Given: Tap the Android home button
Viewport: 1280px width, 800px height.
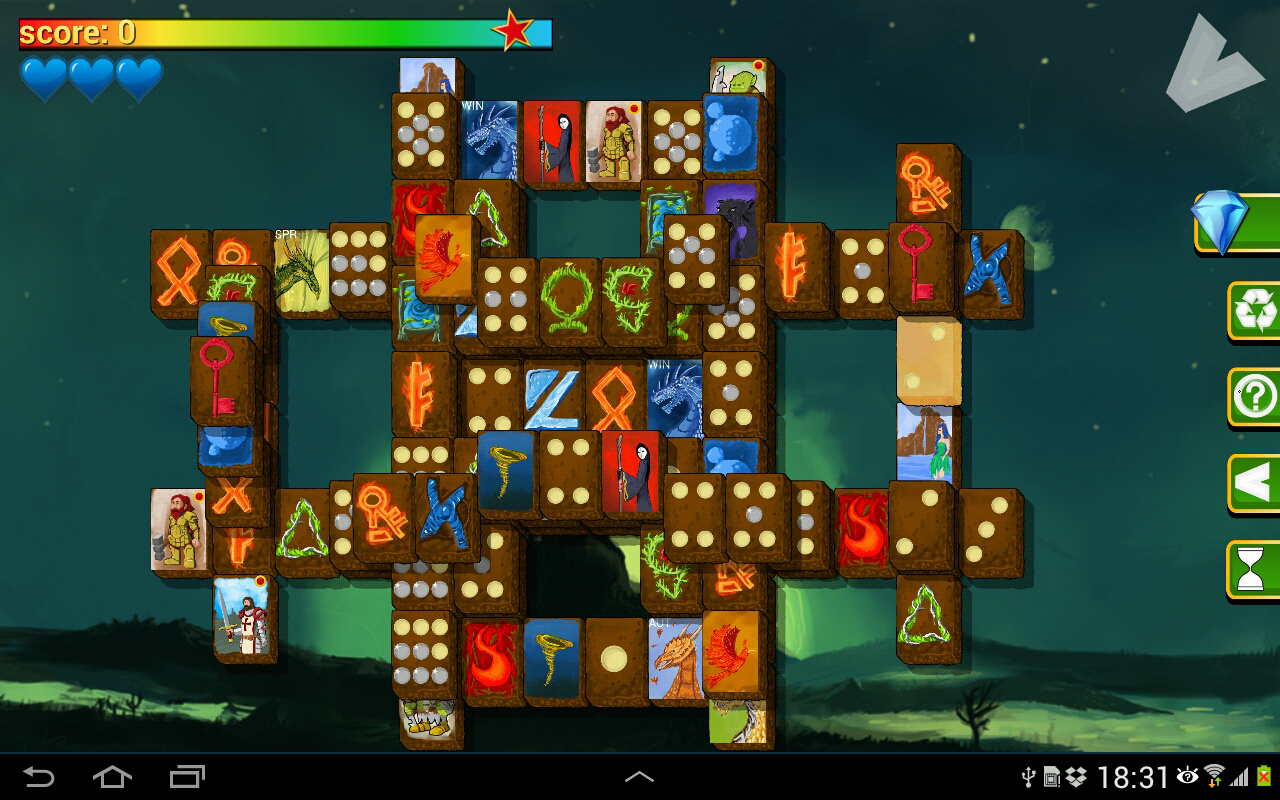Looking at the screenshot, I should tap(113, 775).
